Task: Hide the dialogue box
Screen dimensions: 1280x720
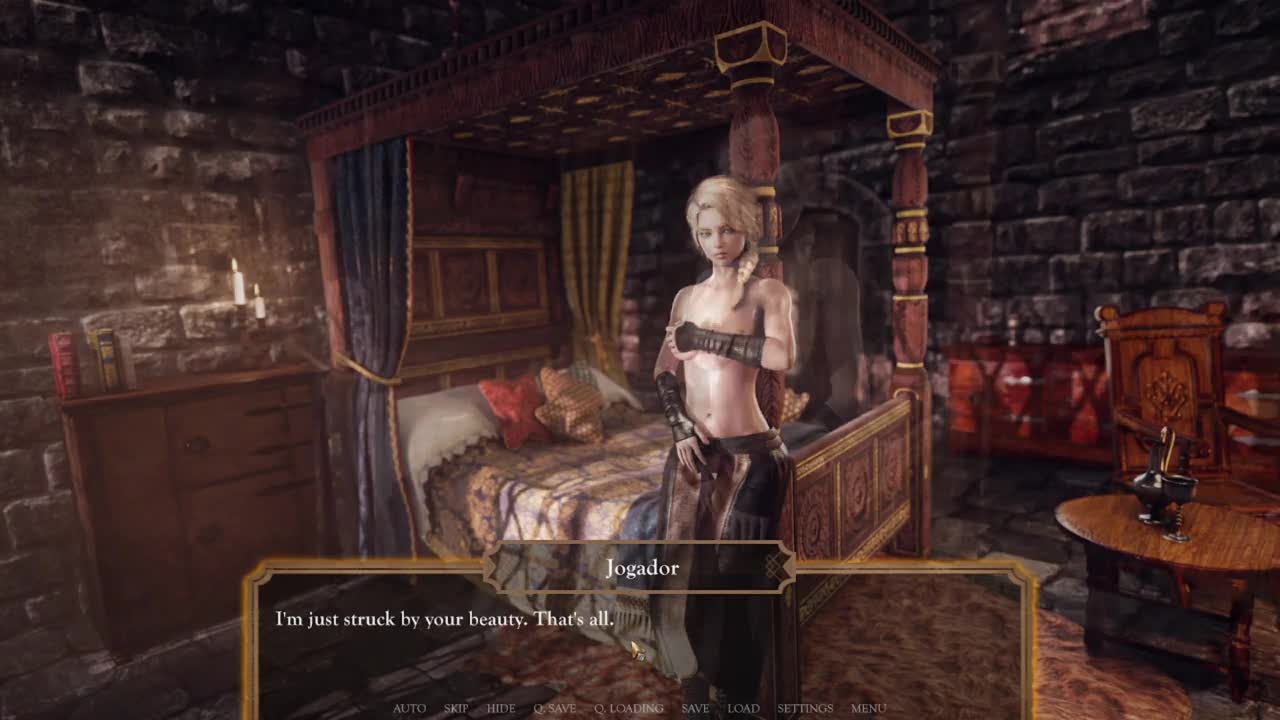Action: (x=501, y=708)
